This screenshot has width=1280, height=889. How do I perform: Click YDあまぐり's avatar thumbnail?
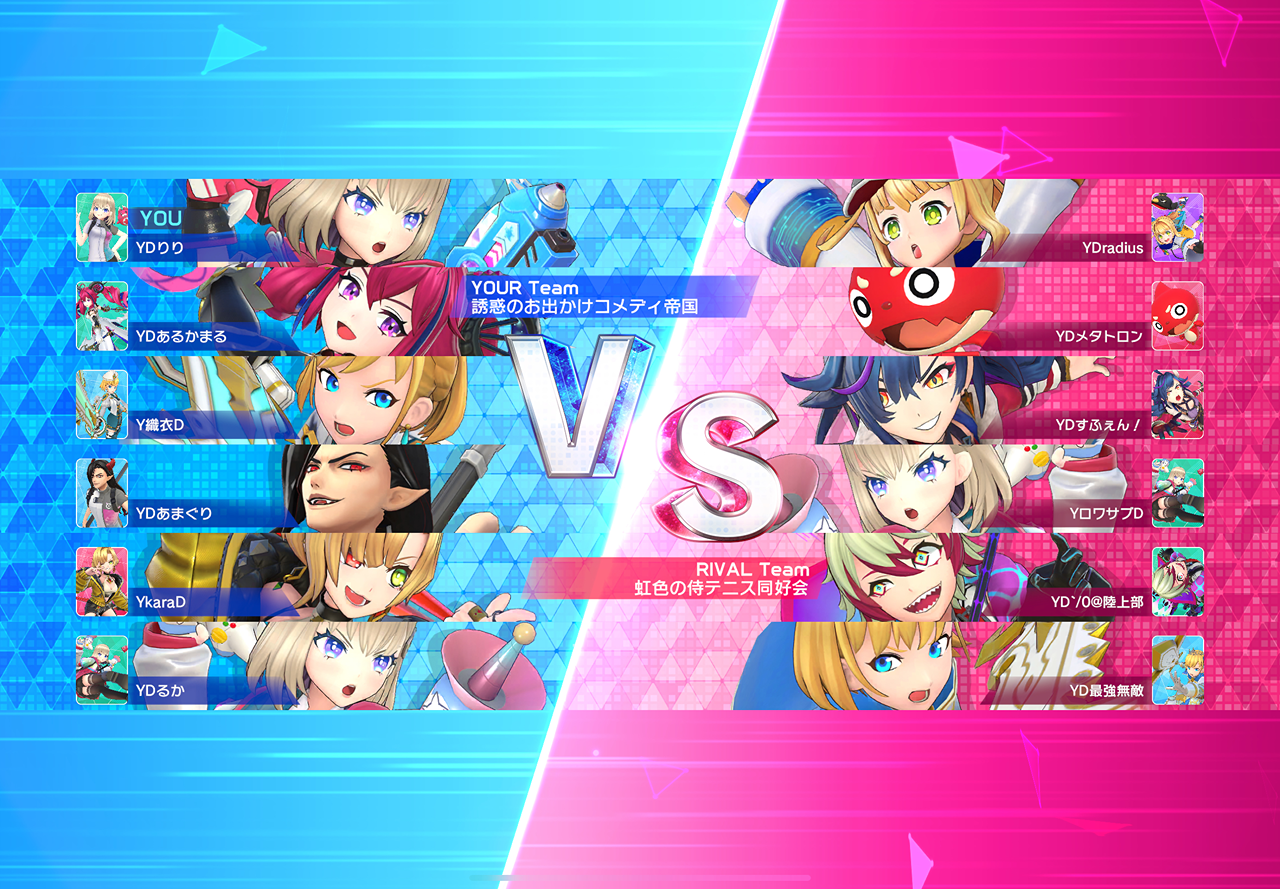pyautogui.click(x=102, y=493)
